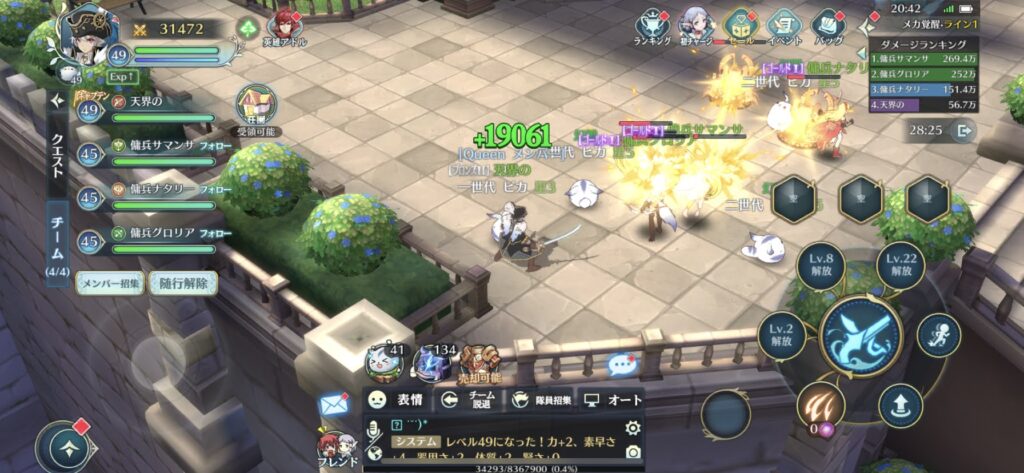Click the チーム脱退 leave team button
The width and height of the screenshot is (1024, 473).
(x=468, y=400)
